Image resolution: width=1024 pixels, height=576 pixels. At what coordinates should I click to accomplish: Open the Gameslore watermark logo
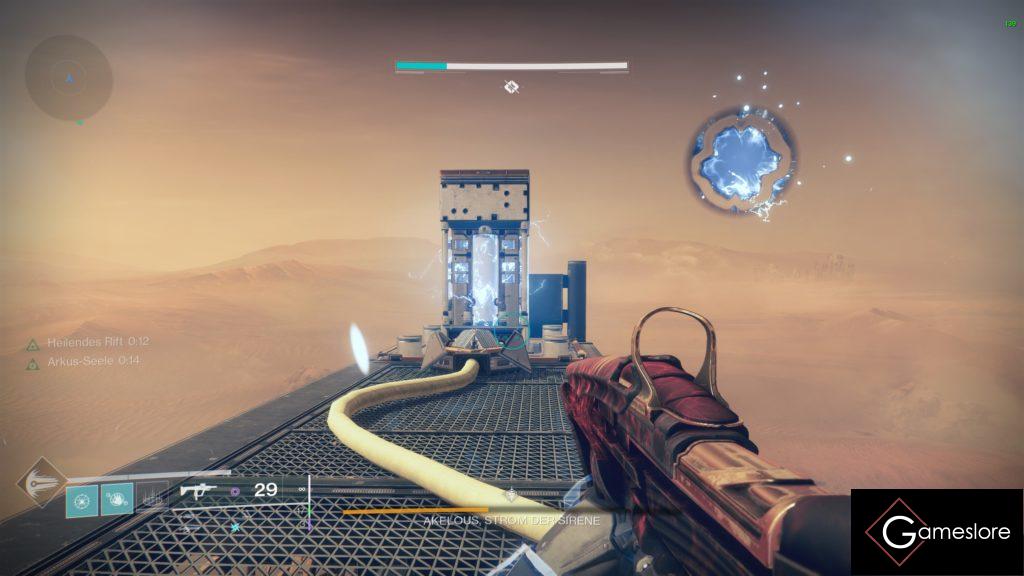click(937, 533)
